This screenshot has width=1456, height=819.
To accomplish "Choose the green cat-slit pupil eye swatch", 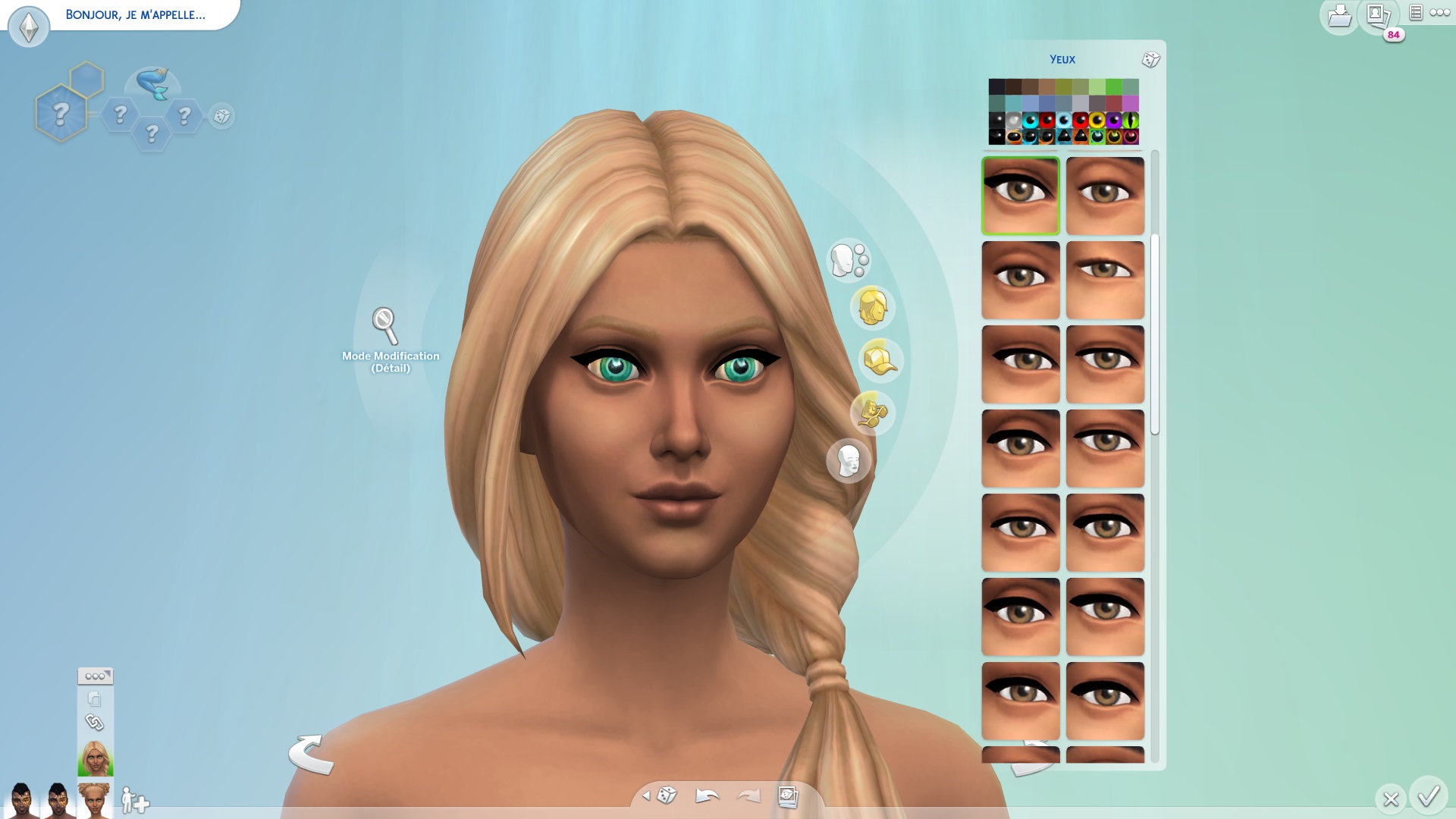I will coord(1131,121).
